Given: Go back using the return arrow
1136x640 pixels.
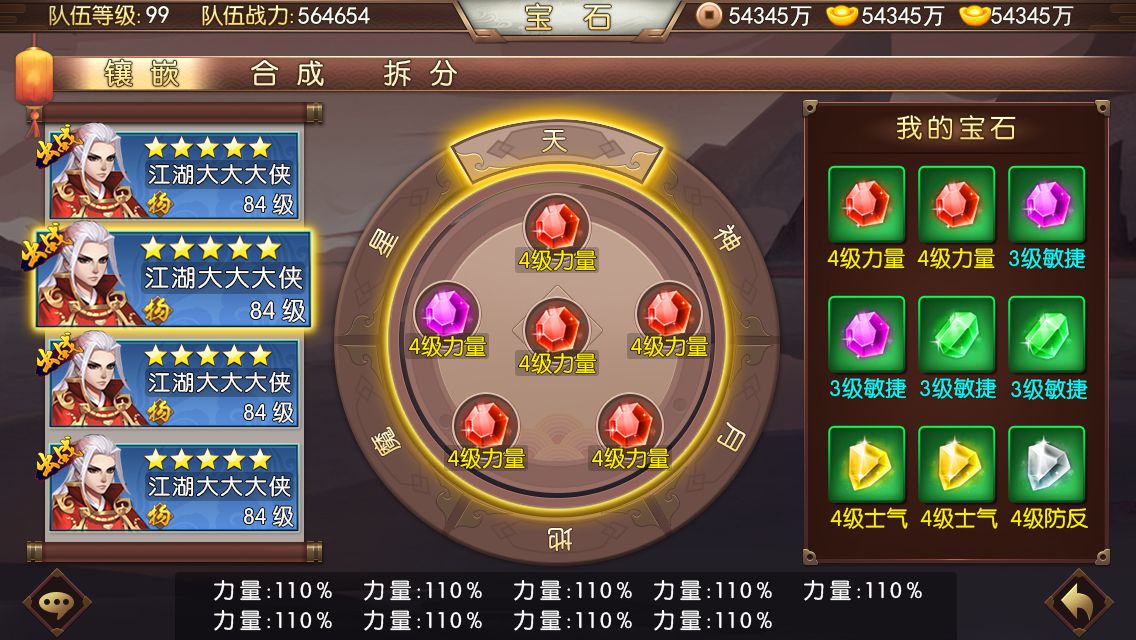Looking at the screenshot, I should [1079, 603].
